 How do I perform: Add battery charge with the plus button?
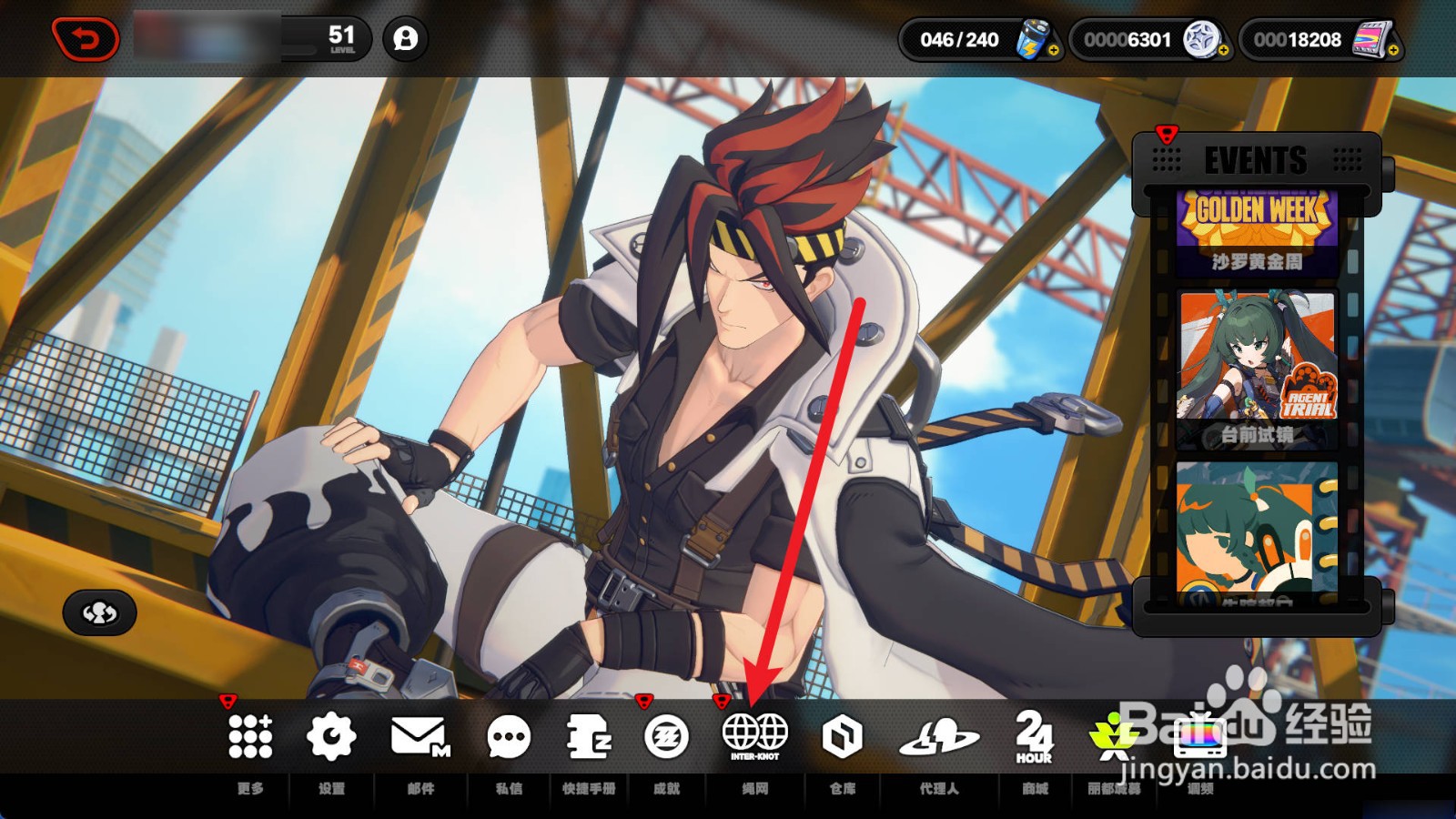(x=1053, y=51)
